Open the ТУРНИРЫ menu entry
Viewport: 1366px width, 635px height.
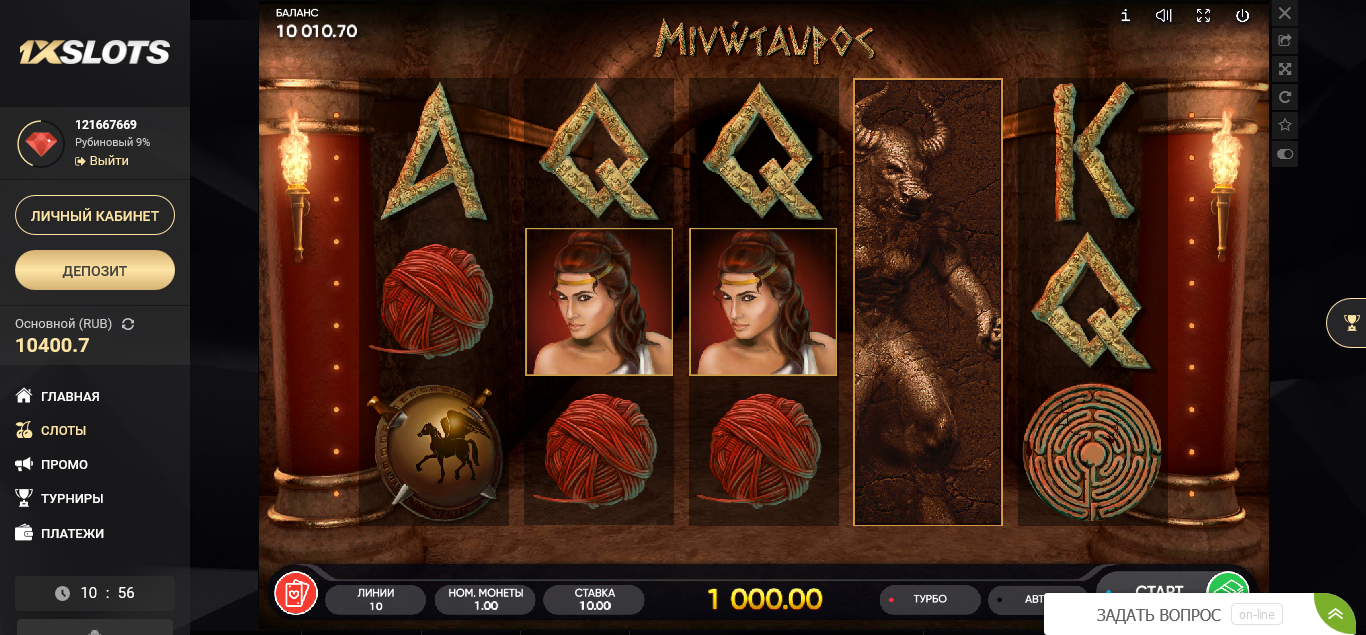click(x=72, y=498)
